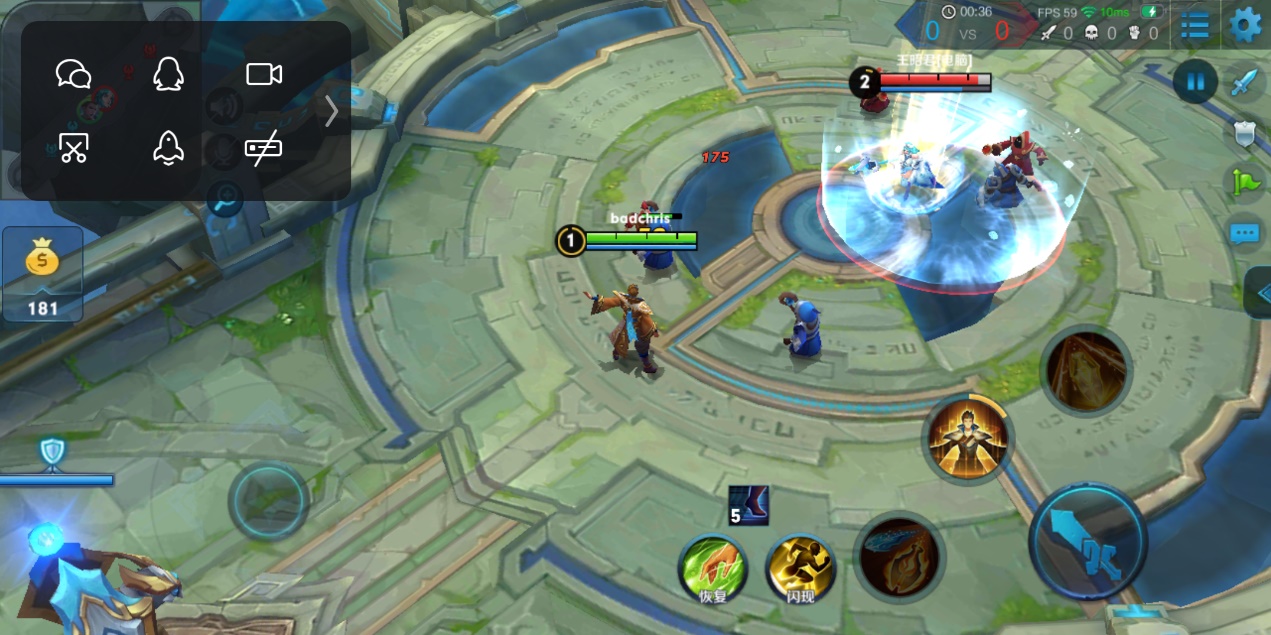
Task: Open the gold shop showing 181
Action: [43, 273]
